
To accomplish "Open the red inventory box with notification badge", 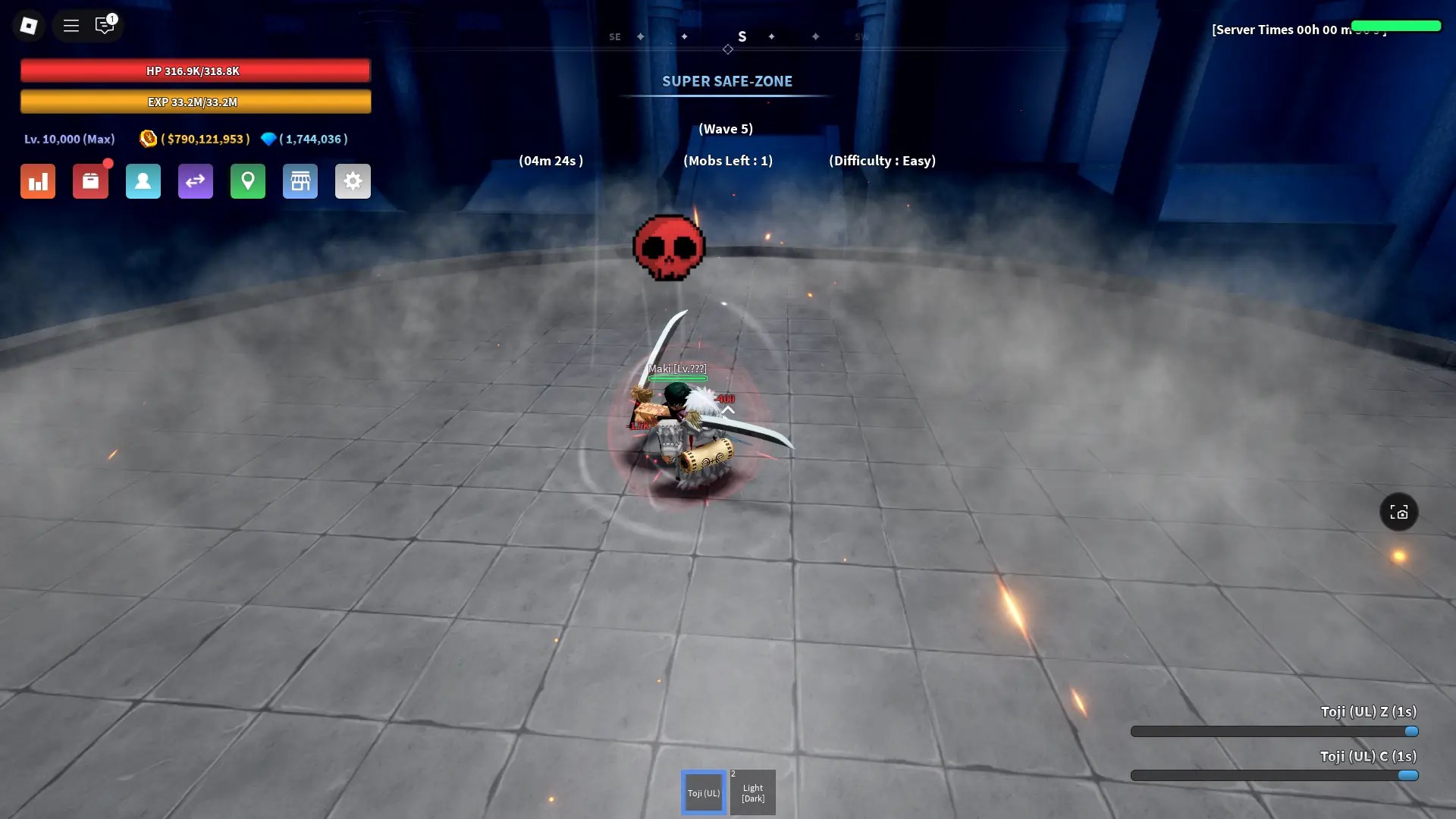I will point(91,181).
